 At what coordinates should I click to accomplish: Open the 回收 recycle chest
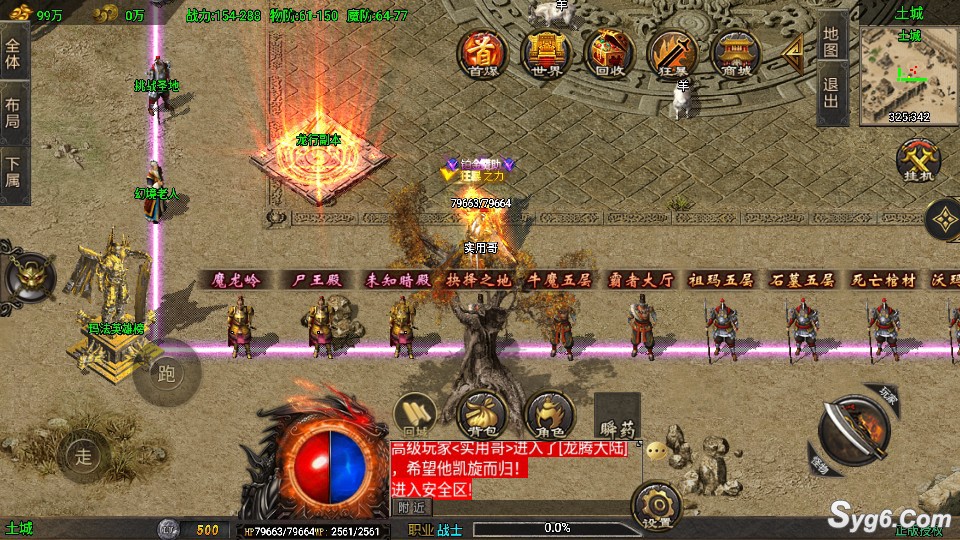tap(608, 52)
